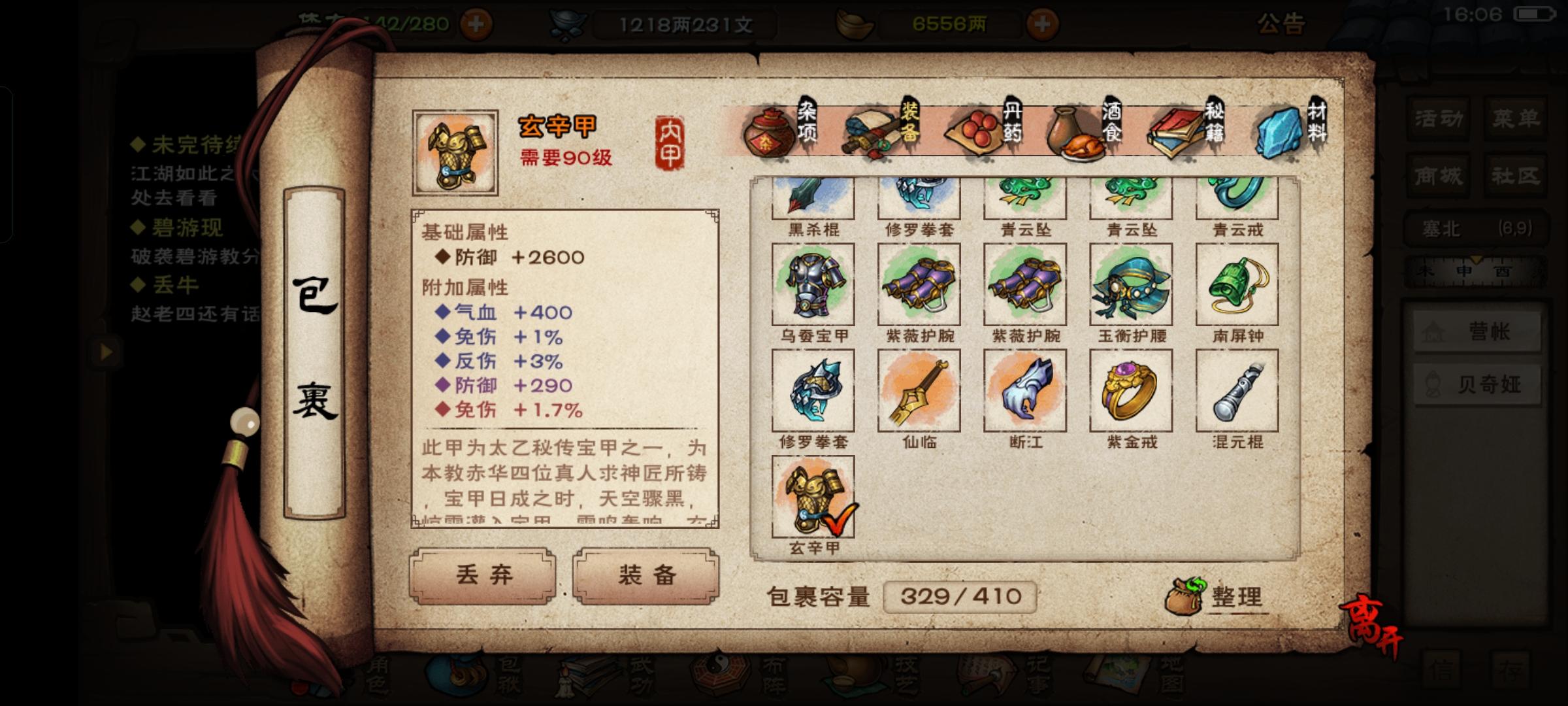The image size is (1568, 706).
Task: Select the 紫金戒 ring in the bag
Action: click(1130, 390)
